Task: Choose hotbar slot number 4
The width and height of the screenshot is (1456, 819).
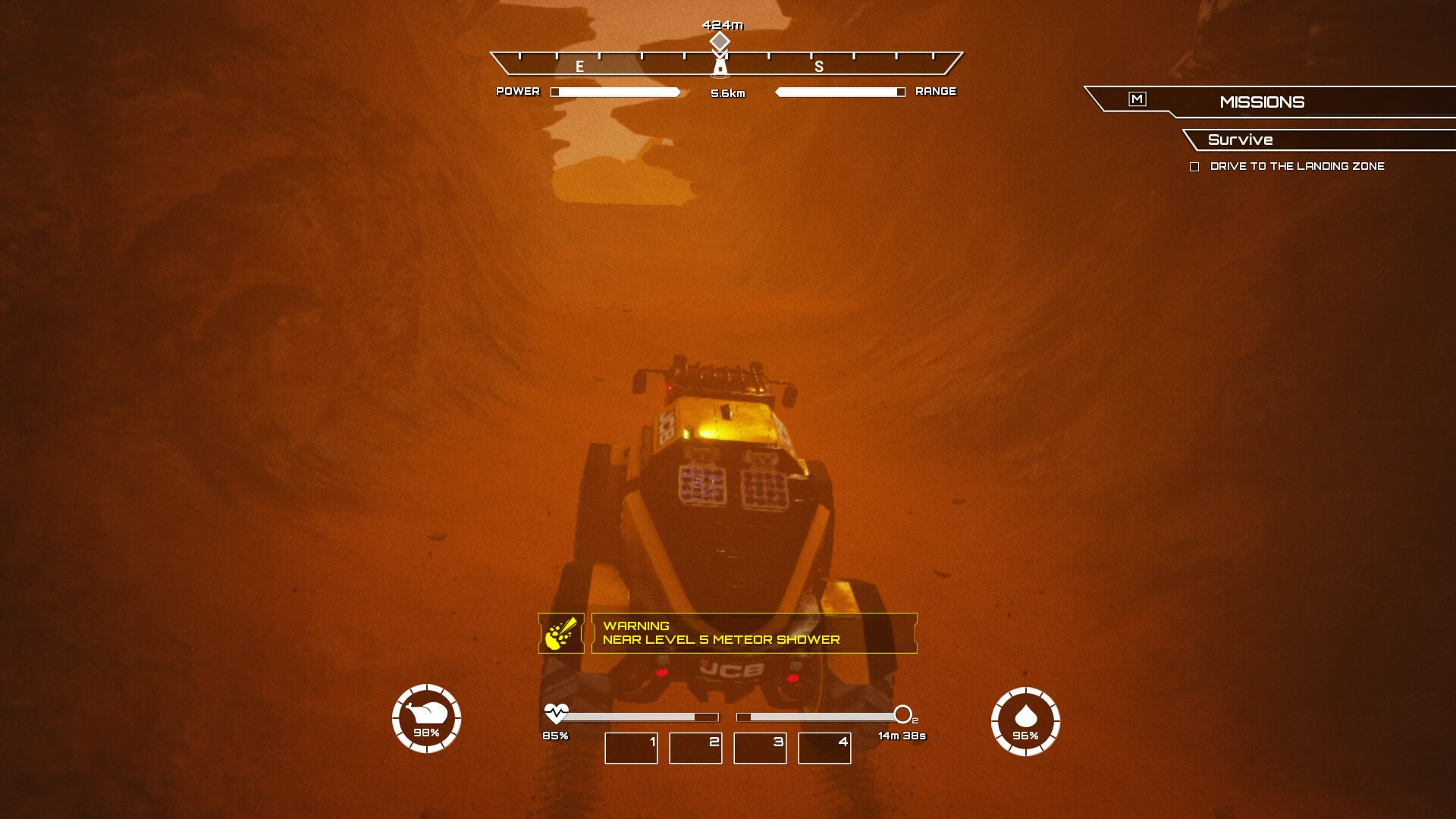Action: pyautogui.click(x=824, y=748)
